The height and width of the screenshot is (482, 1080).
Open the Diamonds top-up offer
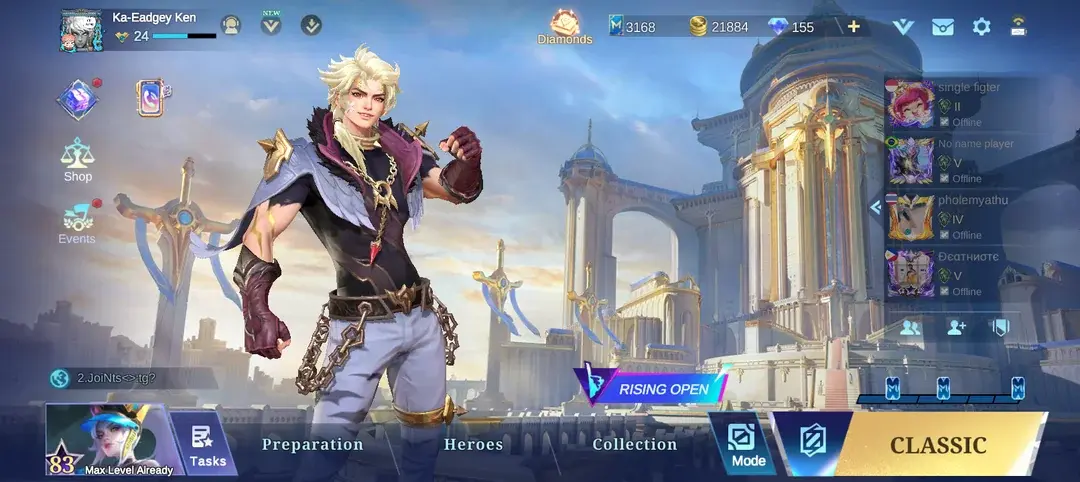coord(565,26)
